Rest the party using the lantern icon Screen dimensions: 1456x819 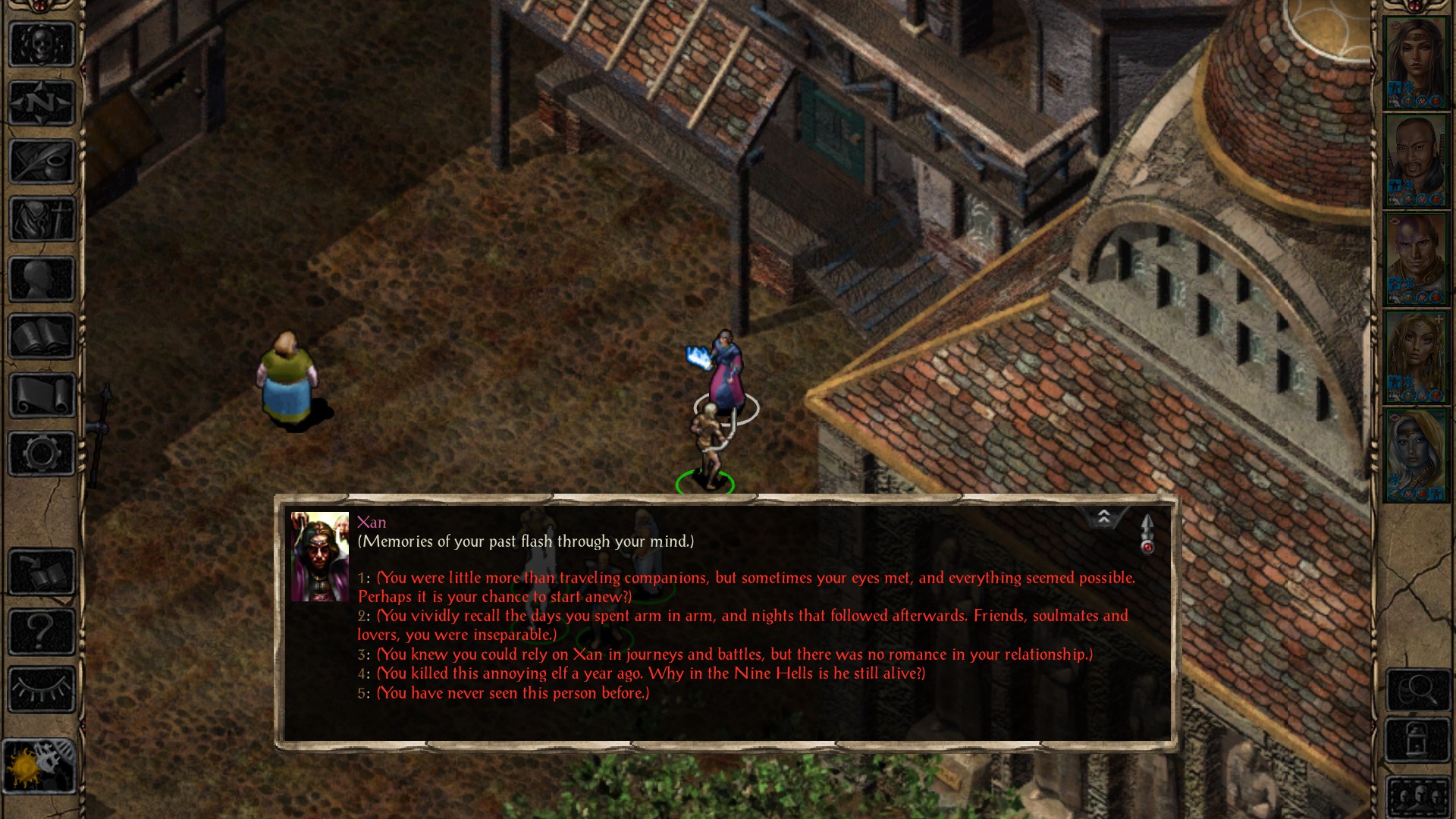pyautogui.click(x=1417, y=737)
